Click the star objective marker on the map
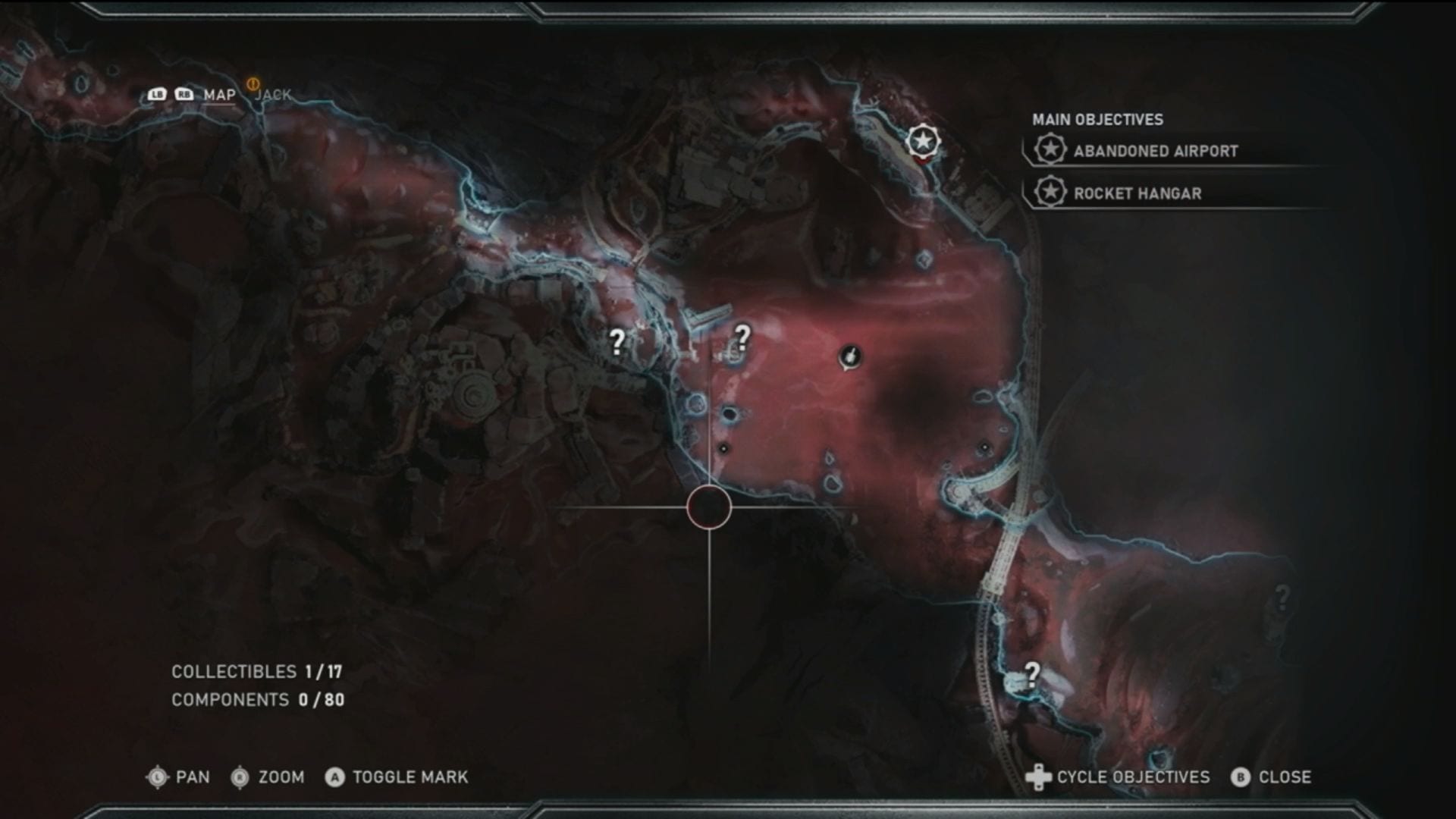 click(923, 141)
